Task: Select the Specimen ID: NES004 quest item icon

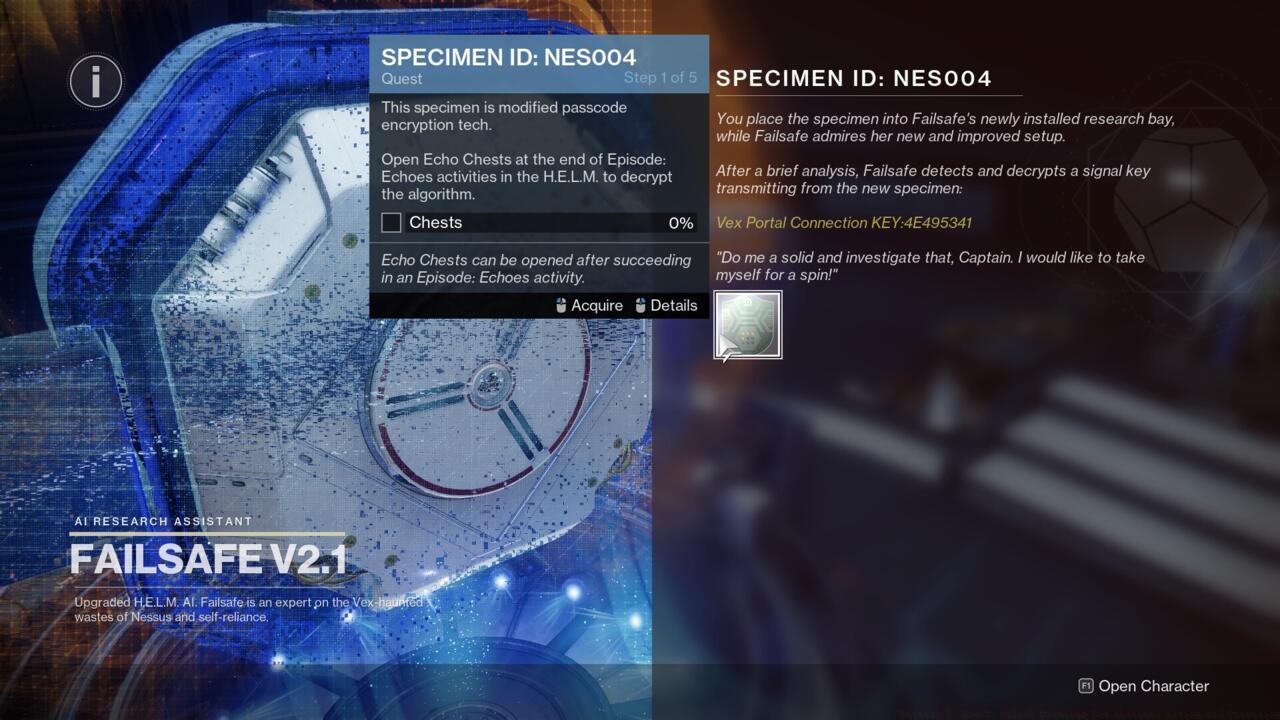Action: tap(747, 323)
